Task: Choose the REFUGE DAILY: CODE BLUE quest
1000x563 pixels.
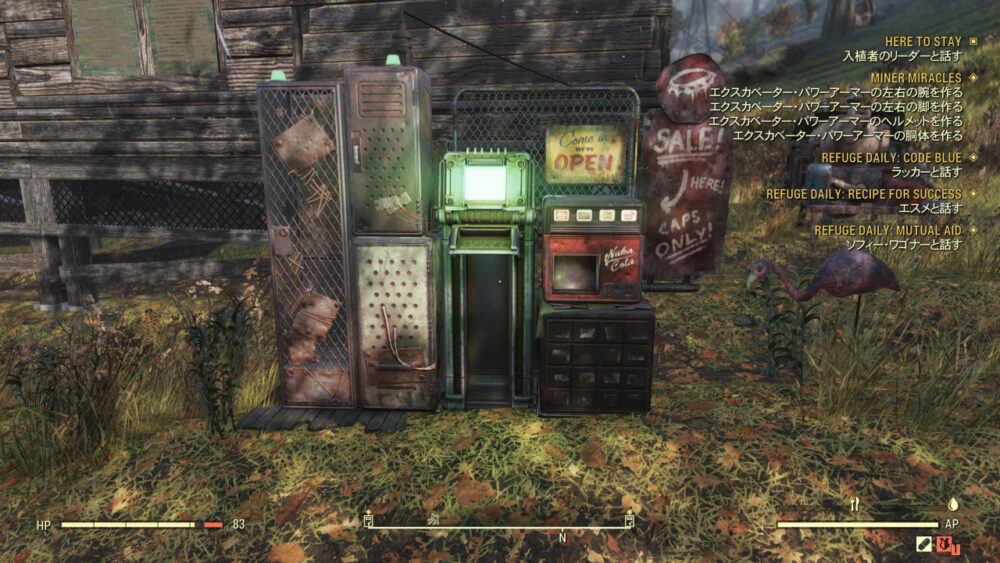Action: click(x=891, y=157)
